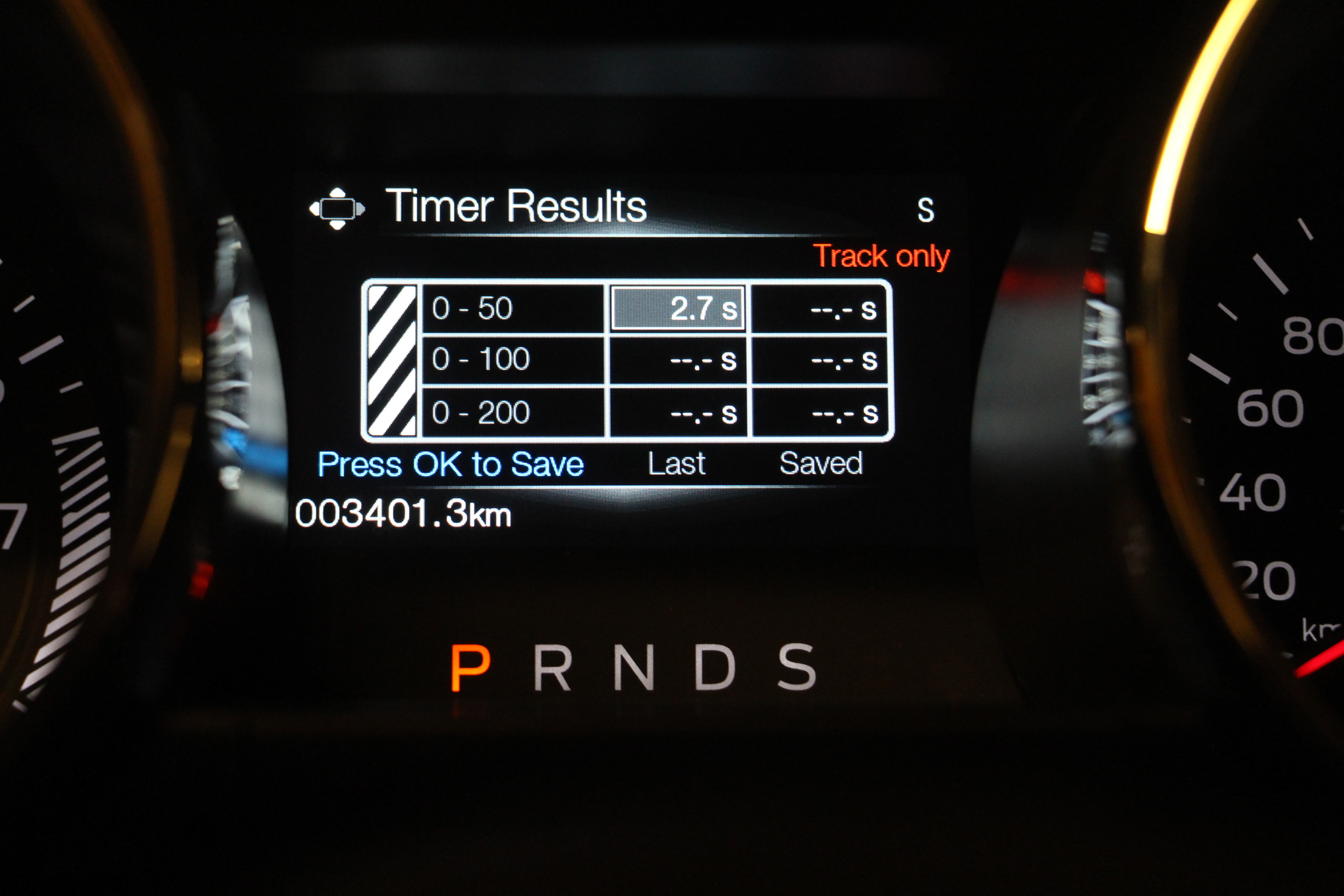Choose the 0 - 100 timer row
The height and width of the screenshot is (896, 1344).
pos(512,359)
